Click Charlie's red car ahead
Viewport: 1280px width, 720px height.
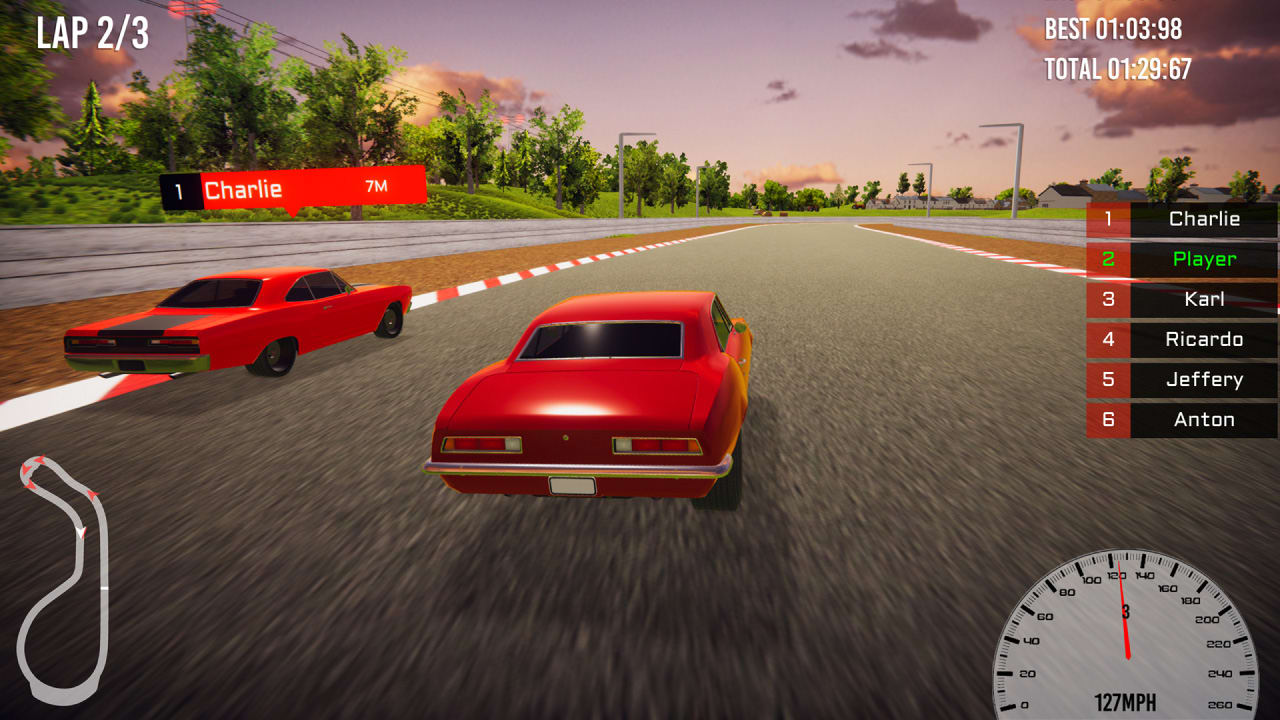(x=240, y=320)
